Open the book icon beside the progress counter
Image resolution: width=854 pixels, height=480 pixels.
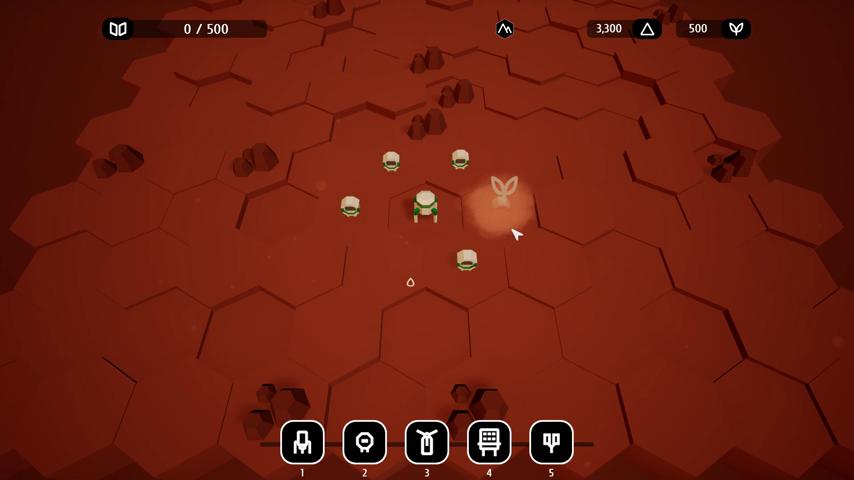118,29
